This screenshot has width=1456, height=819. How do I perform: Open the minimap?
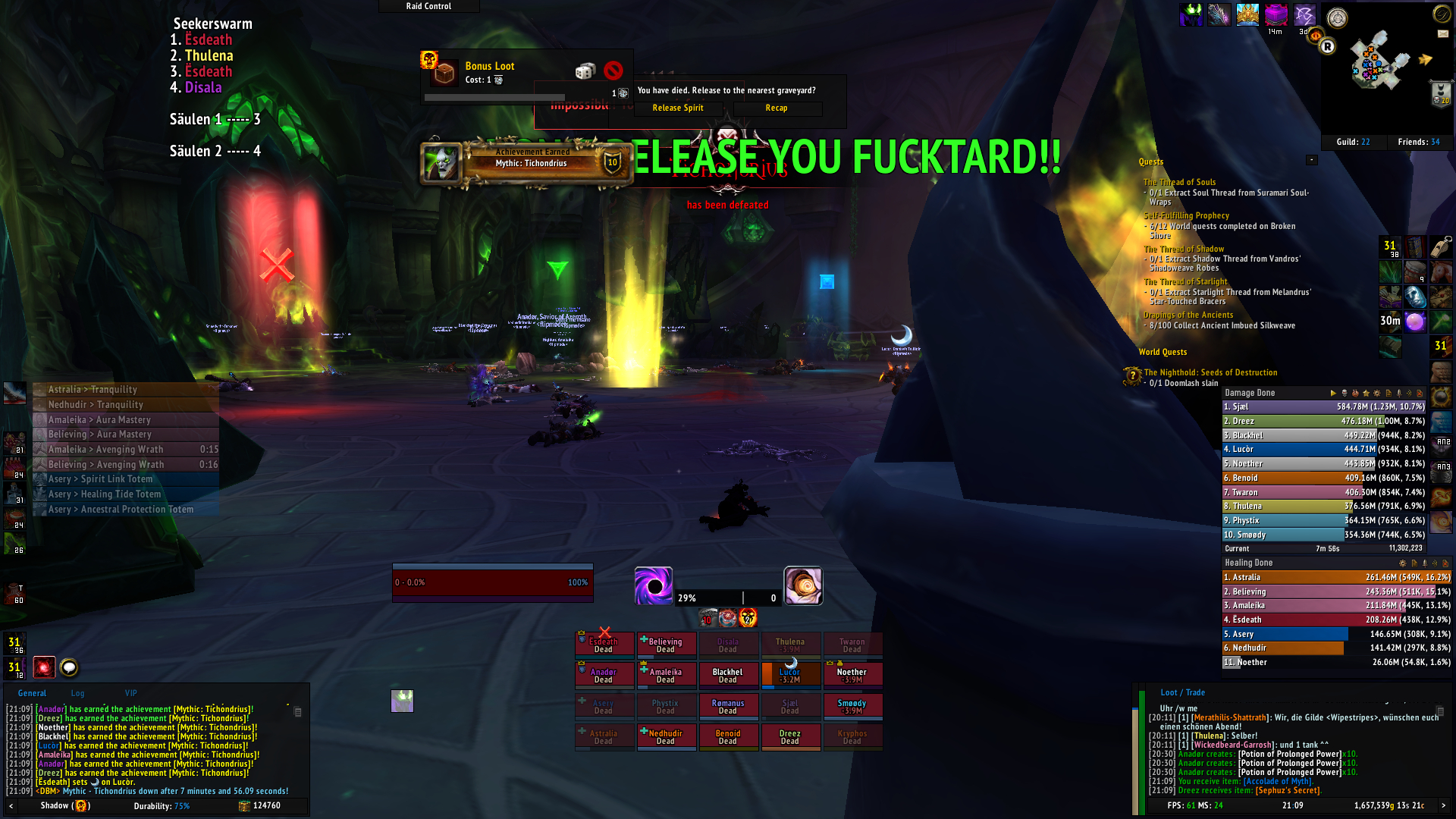[x=1379, y=64]
